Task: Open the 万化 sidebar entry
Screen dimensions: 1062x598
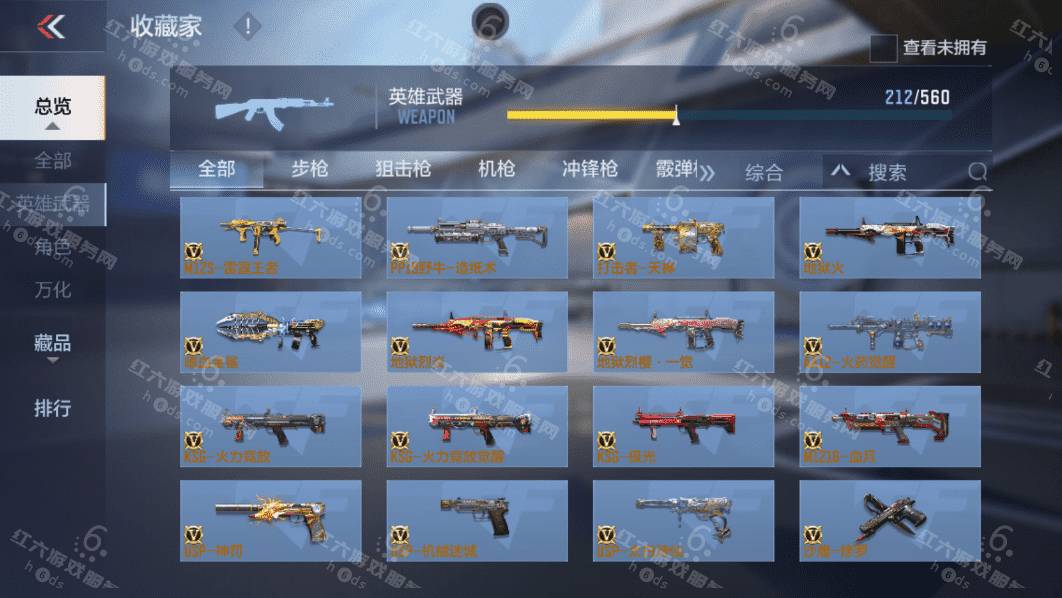Action: (x=53, y=290)
